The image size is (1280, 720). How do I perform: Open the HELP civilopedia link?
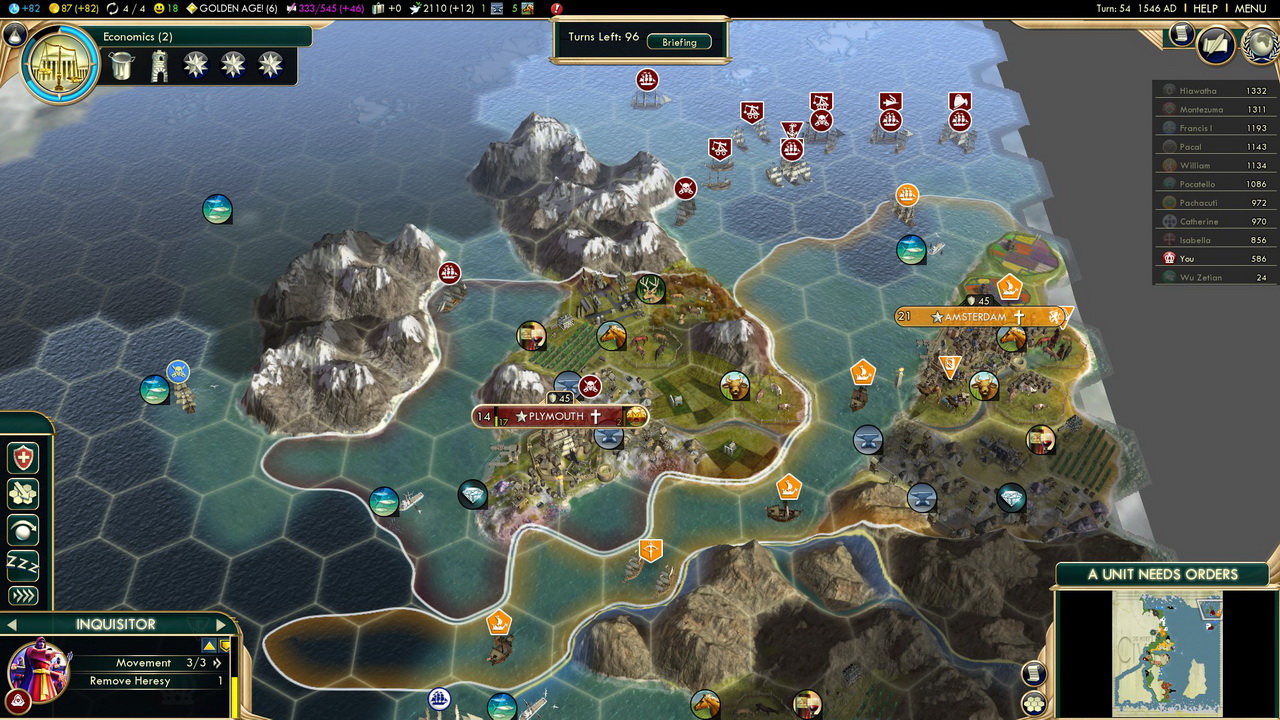[1205, 8]
